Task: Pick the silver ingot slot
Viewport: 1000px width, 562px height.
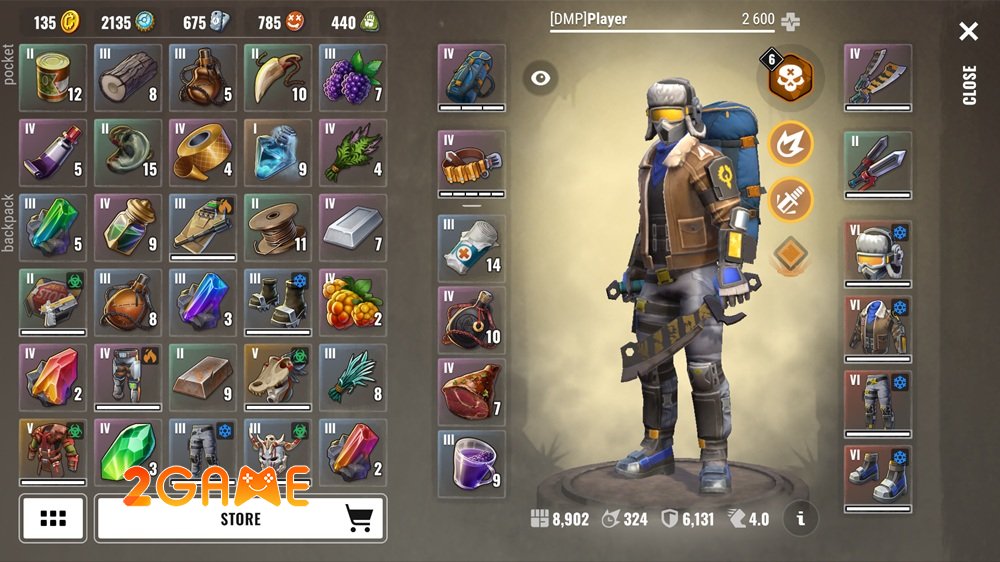Action: pyautogui.click(x=353, y=227)
